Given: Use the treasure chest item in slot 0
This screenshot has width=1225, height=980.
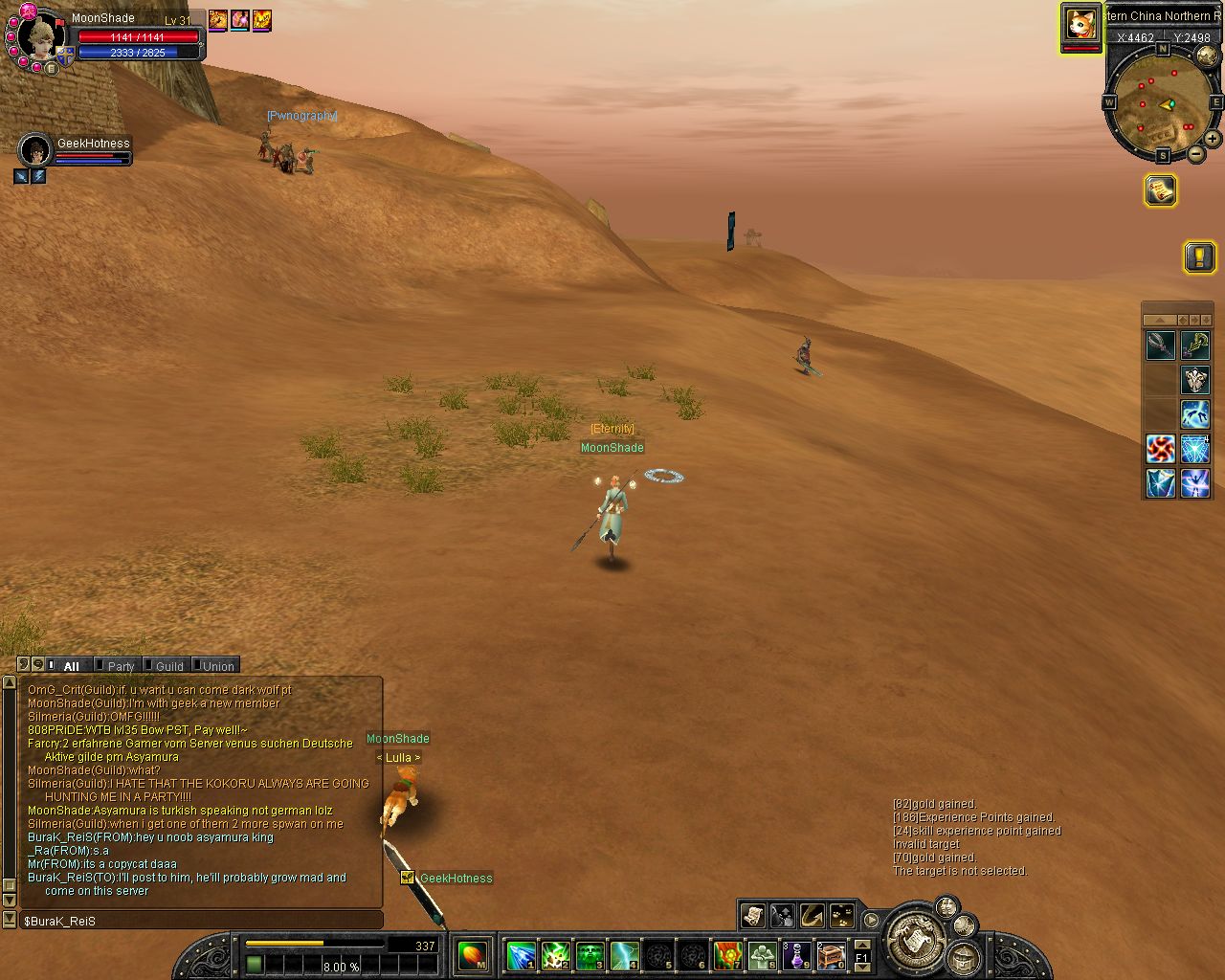Looking at the screenshot, I should pos(831,955).
